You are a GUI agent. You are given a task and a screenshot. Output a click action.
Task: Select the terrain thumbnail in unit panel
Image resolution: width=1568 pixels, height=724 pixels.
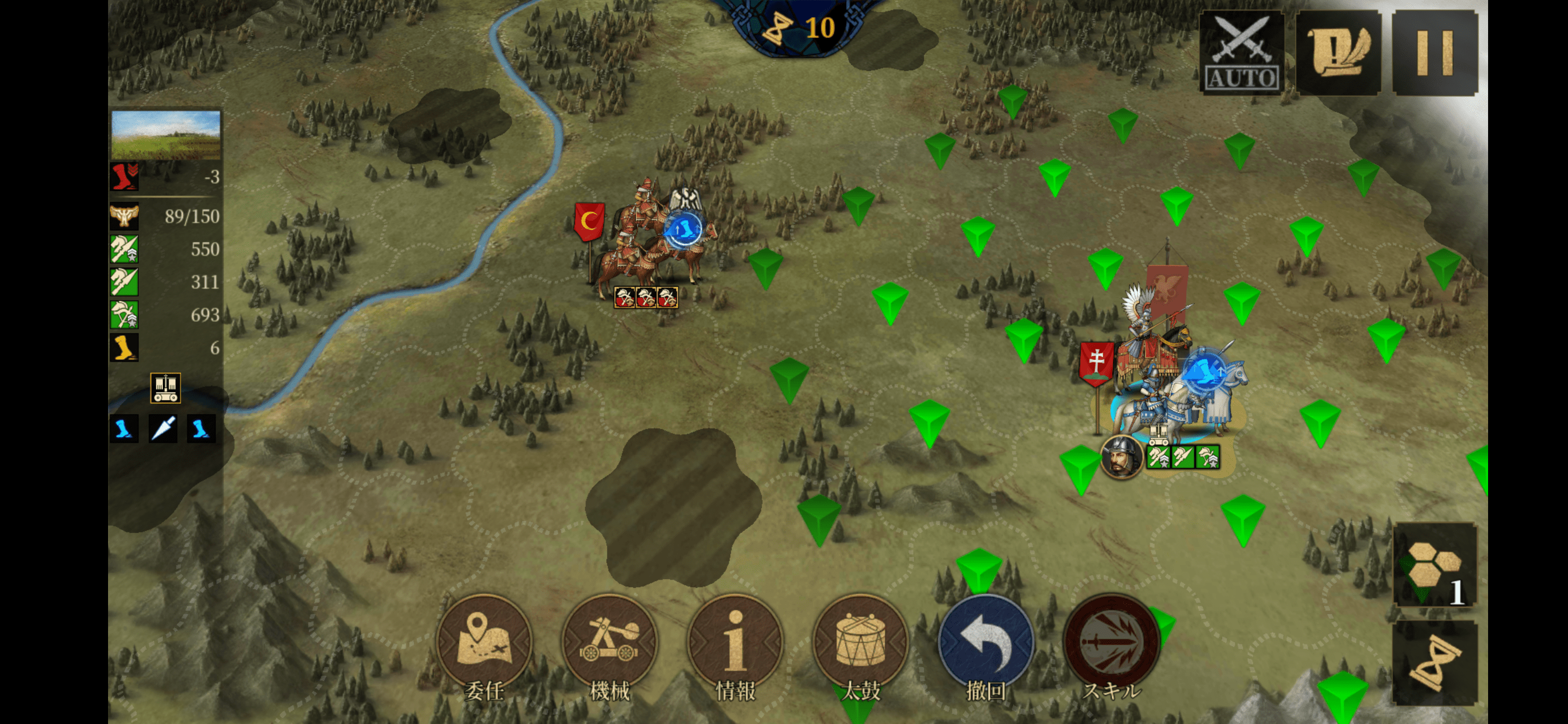pos(165,135)
